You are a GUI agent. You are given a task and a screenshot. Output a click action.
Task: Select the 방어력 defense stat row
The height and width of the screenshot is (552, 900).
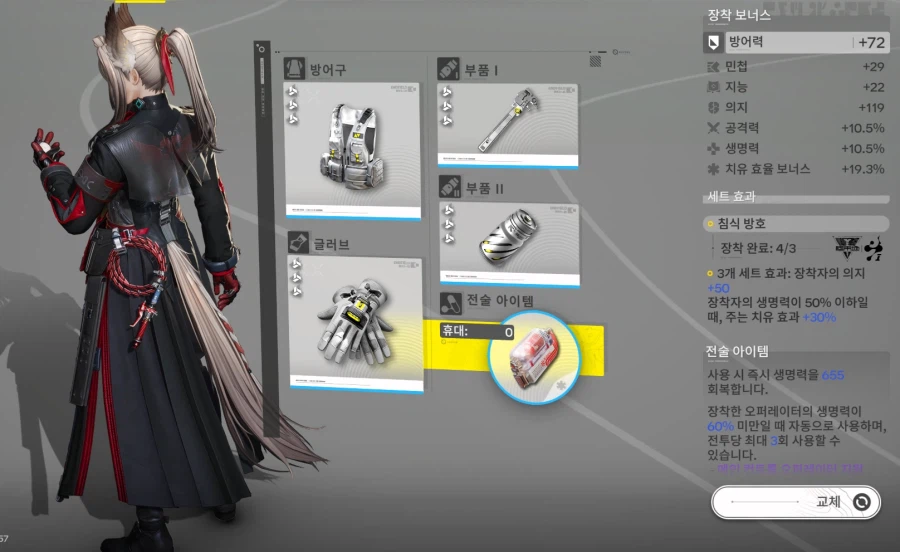(797, 43)
